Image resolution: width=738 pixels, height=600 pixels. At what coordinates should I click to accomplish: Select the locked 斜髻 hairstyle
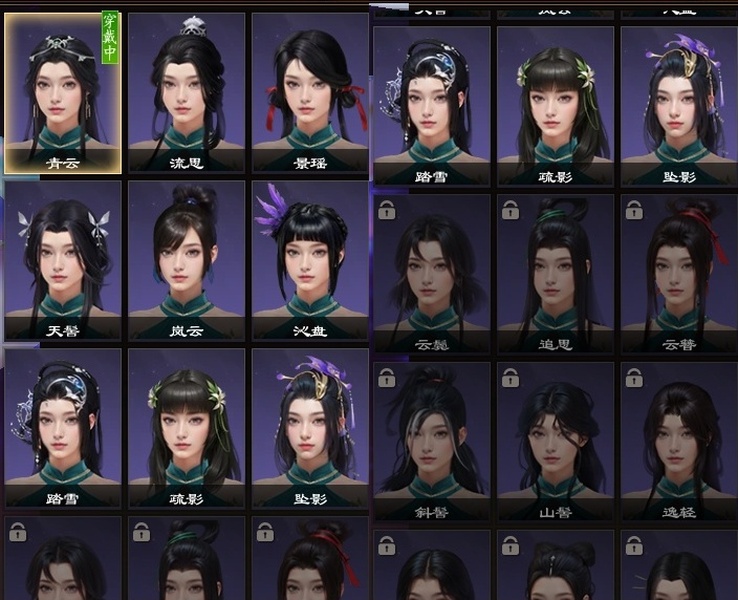point(432,440)
